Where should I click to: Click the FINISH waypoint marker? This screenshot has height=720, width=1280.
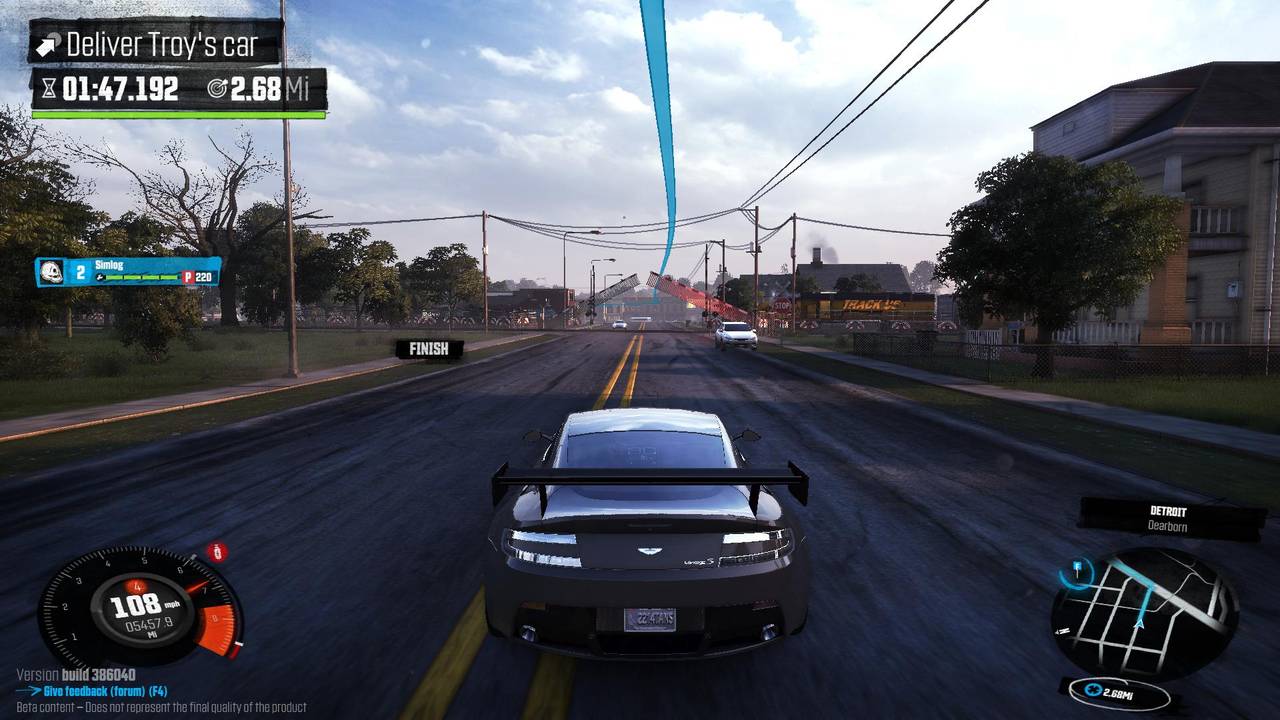(x=429, y=349)
